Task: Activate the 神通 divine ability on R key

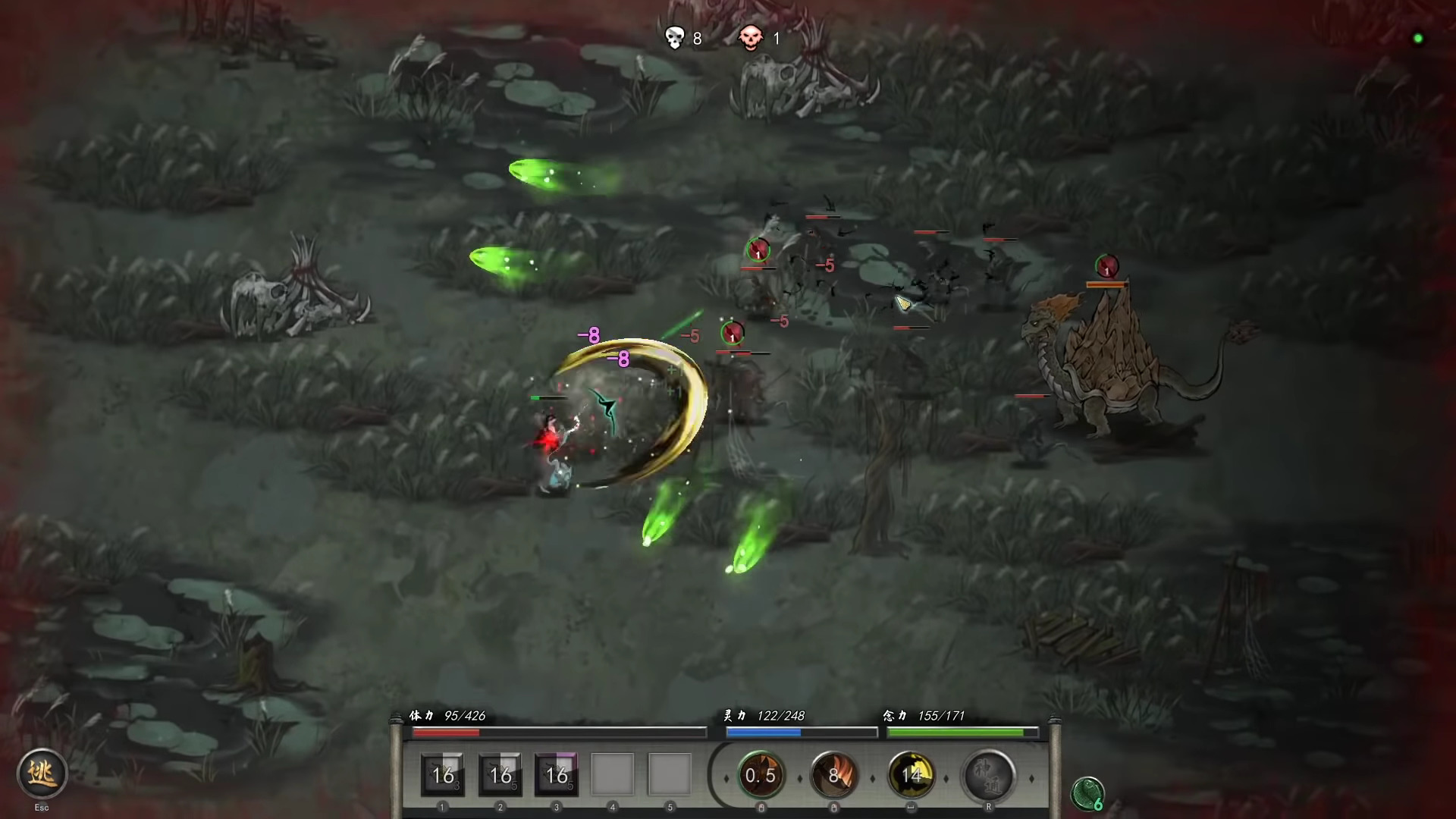Action: click(988, 775)
